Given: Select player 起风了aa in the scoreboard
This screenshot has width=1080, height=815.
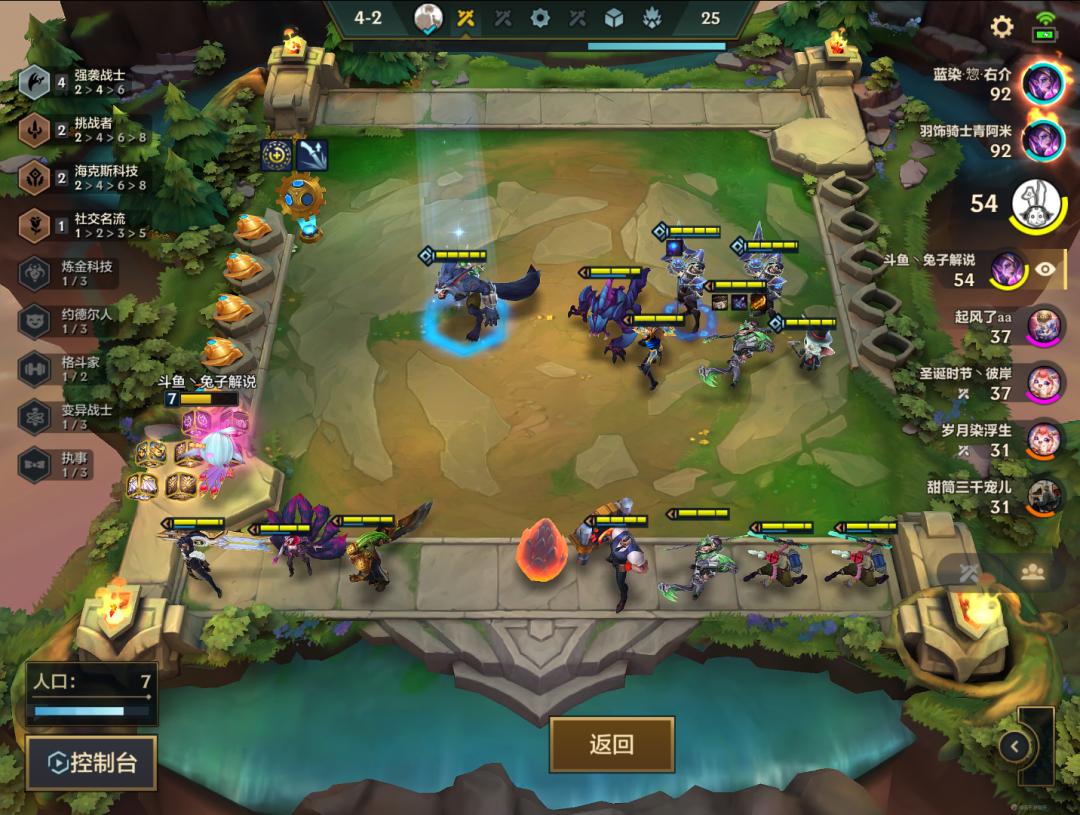Looking at the screenshot, I should point(1044,326).
